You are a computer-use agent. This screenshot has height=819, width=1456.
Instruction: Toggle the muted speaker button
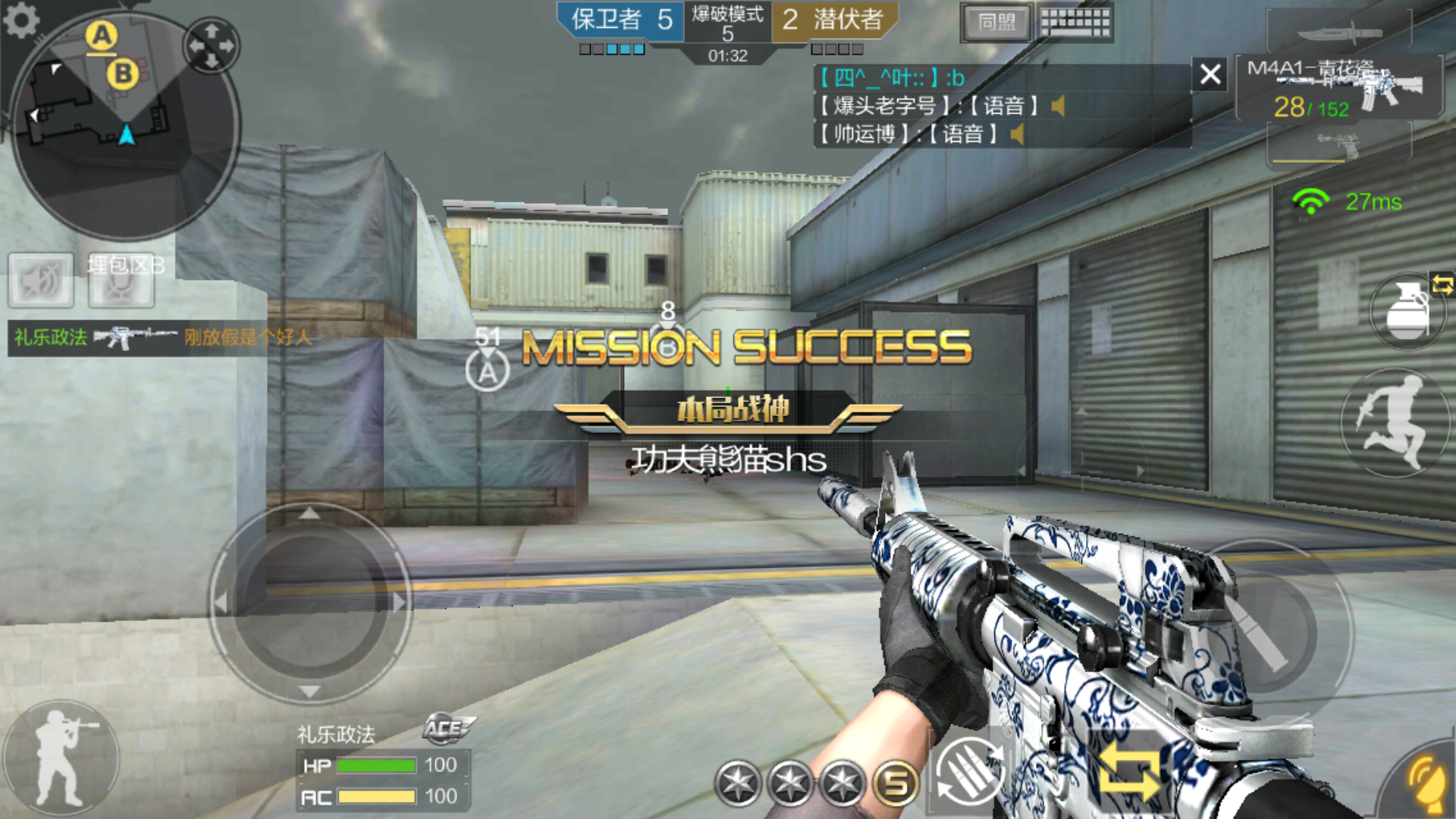41,281
